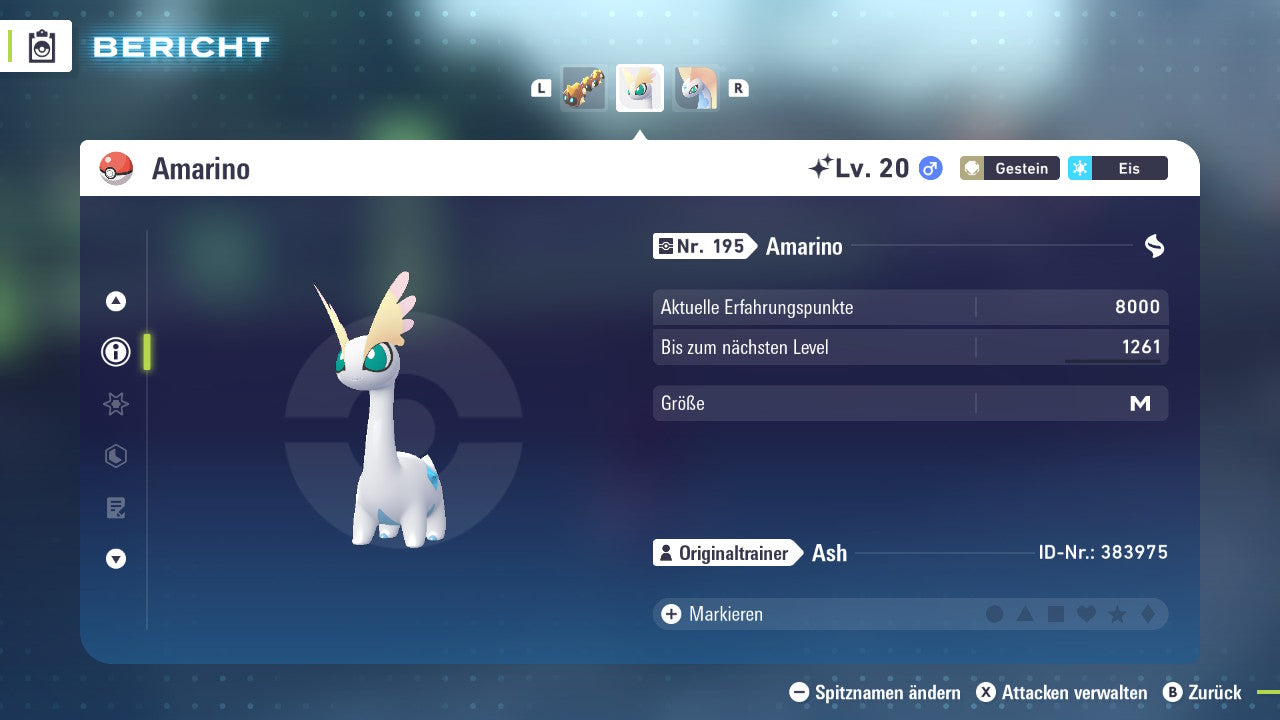This screenshot has width=1280, height=720.
Task: Select the Eis type badge
Action: [1117, 168]
